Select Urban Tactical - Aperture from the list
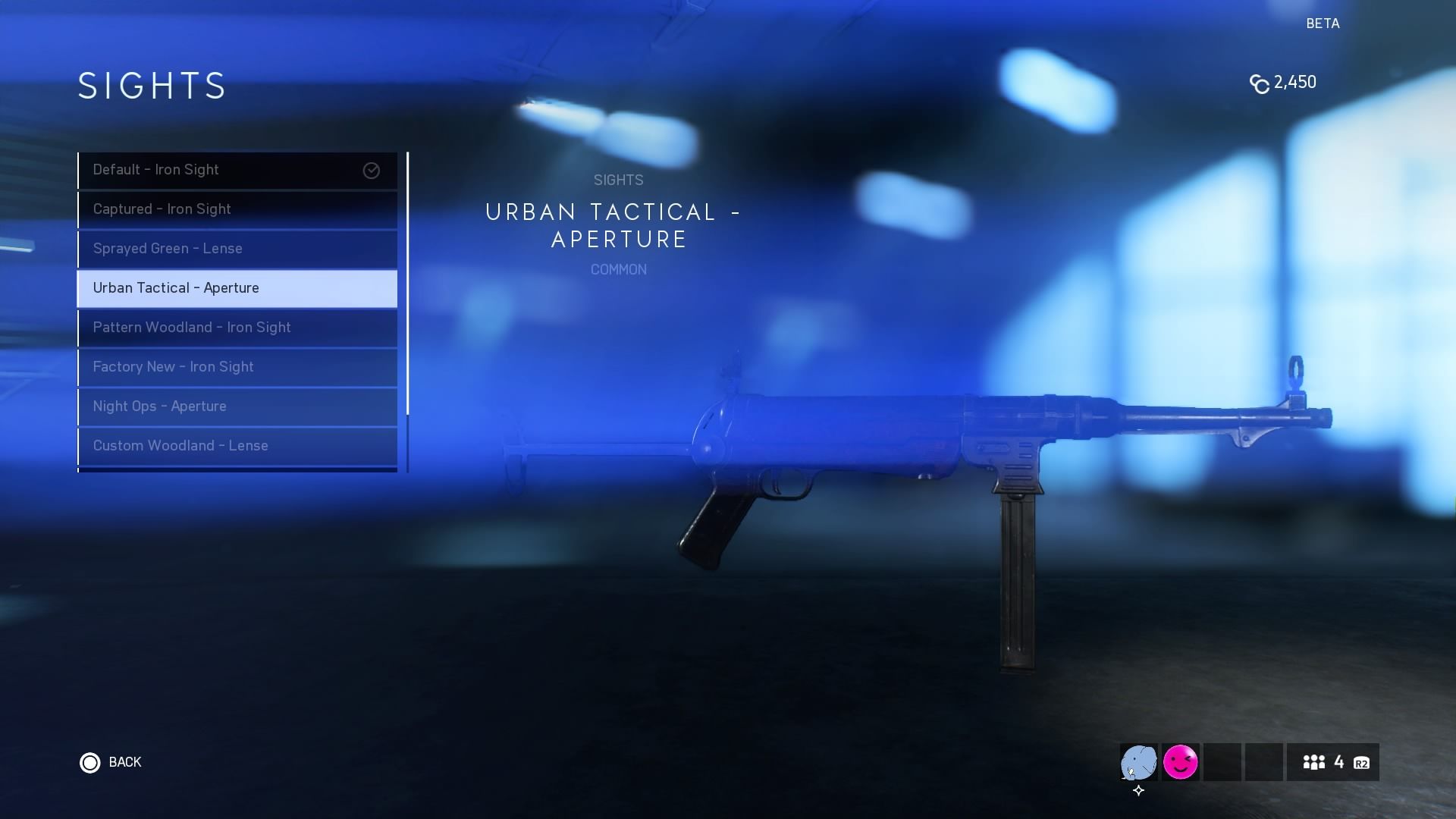 [x=237, y=288]
